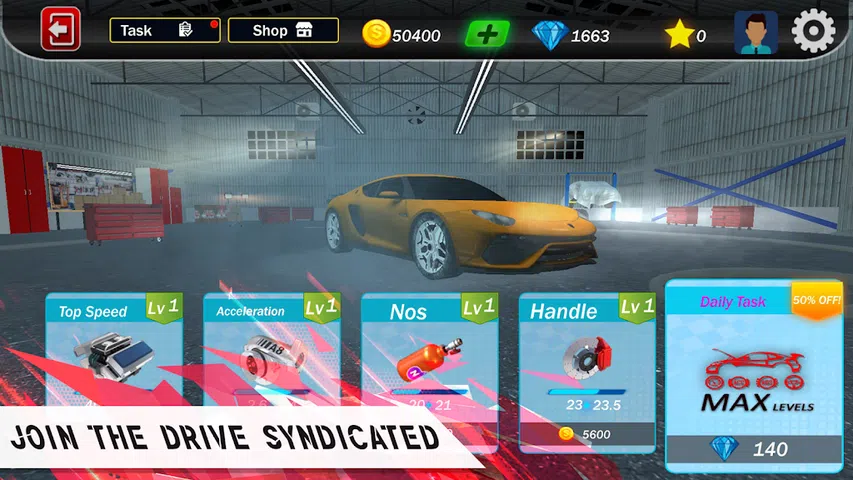Buy the Handle upgrade for 5600 coins

click(x=587, y=435)
